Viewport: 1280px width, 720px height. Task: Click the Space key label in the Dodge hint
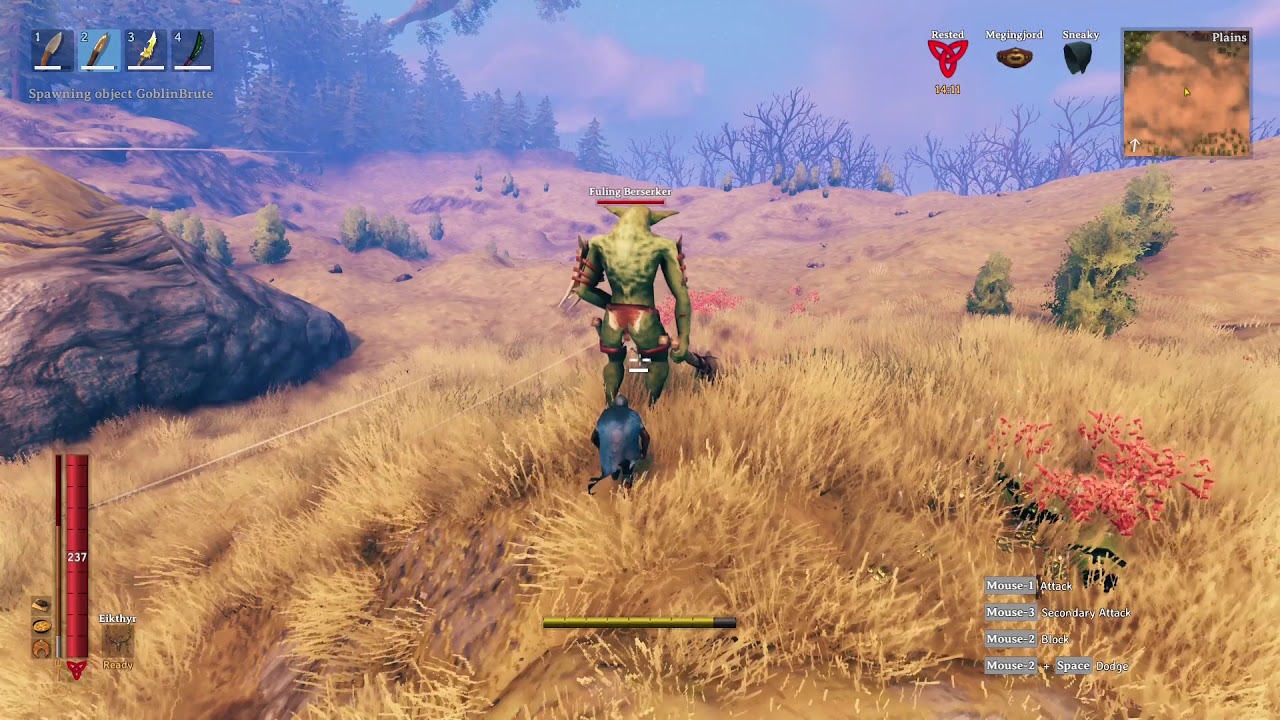point(1073,665)
